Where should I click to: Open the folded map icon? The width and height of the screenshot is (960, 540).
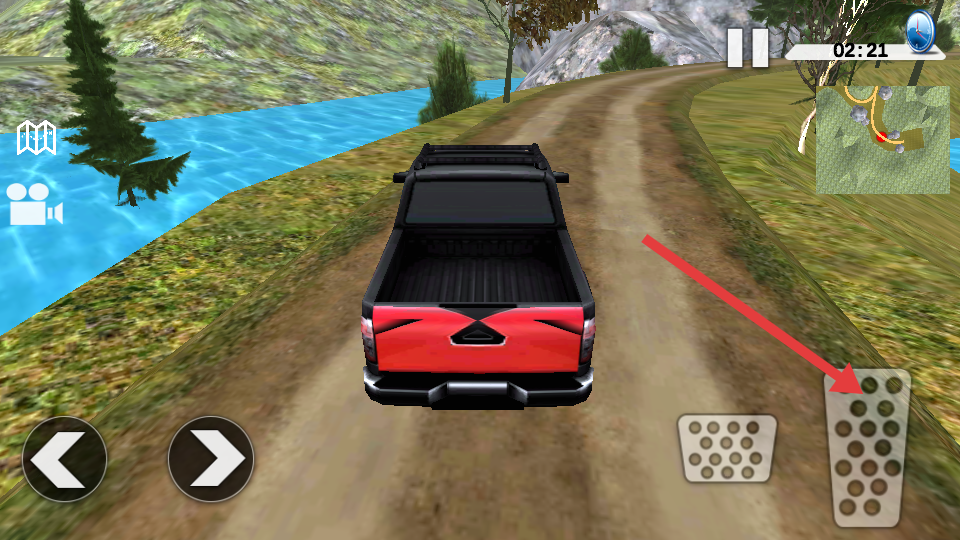coord(37,139)
